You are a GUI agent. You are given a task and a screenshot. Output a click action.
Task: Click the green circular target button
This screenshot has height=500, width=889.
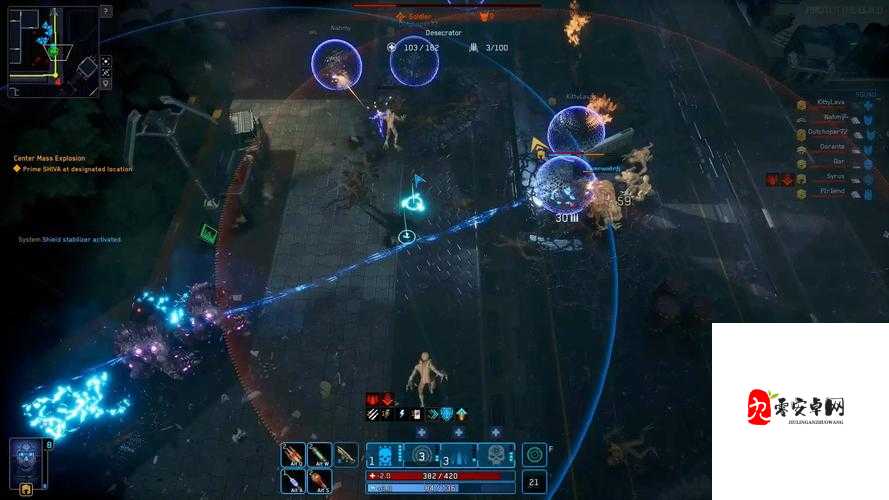pos(534,455)
